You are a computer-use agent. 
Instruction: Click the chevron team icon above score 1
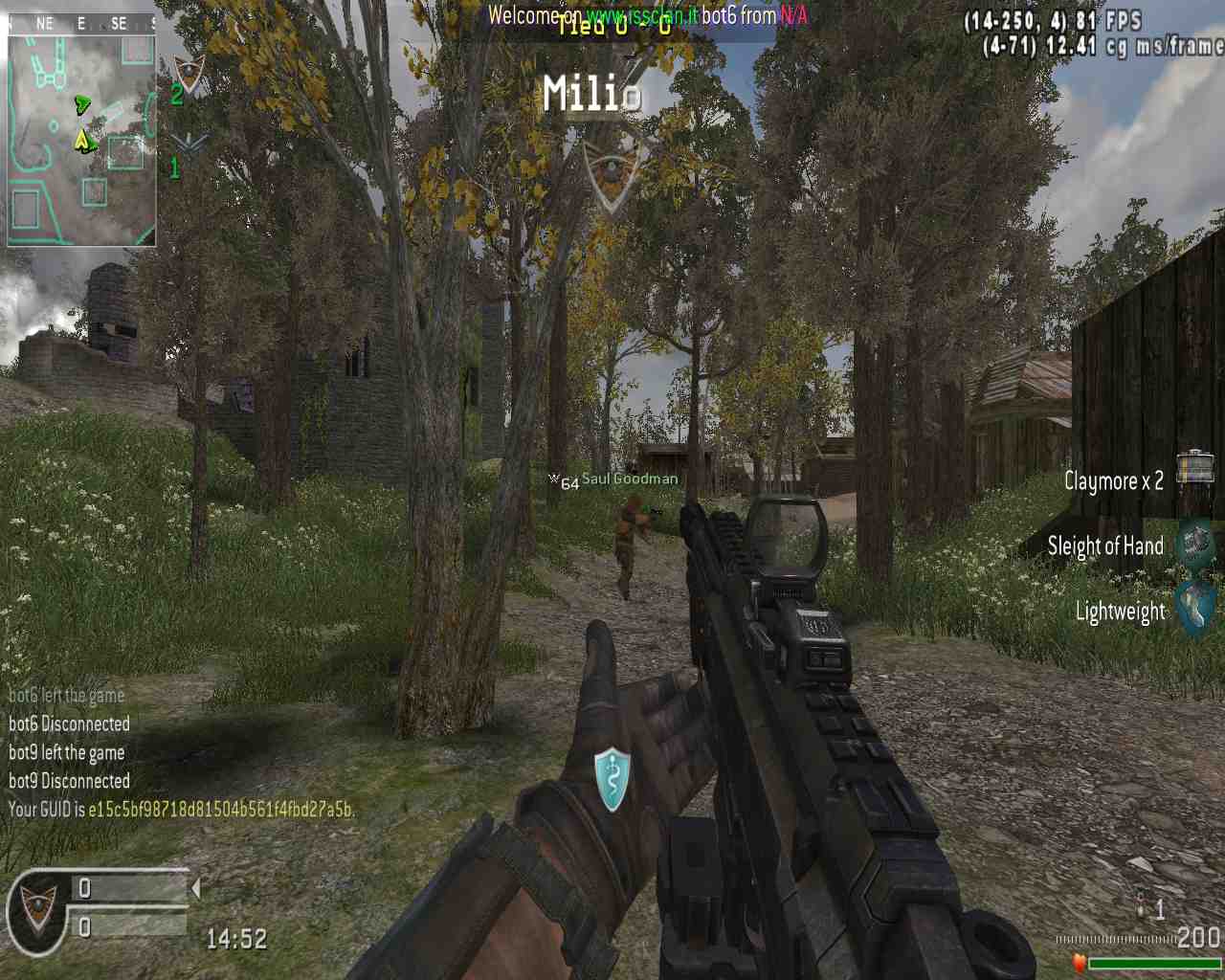click(189, 144)
